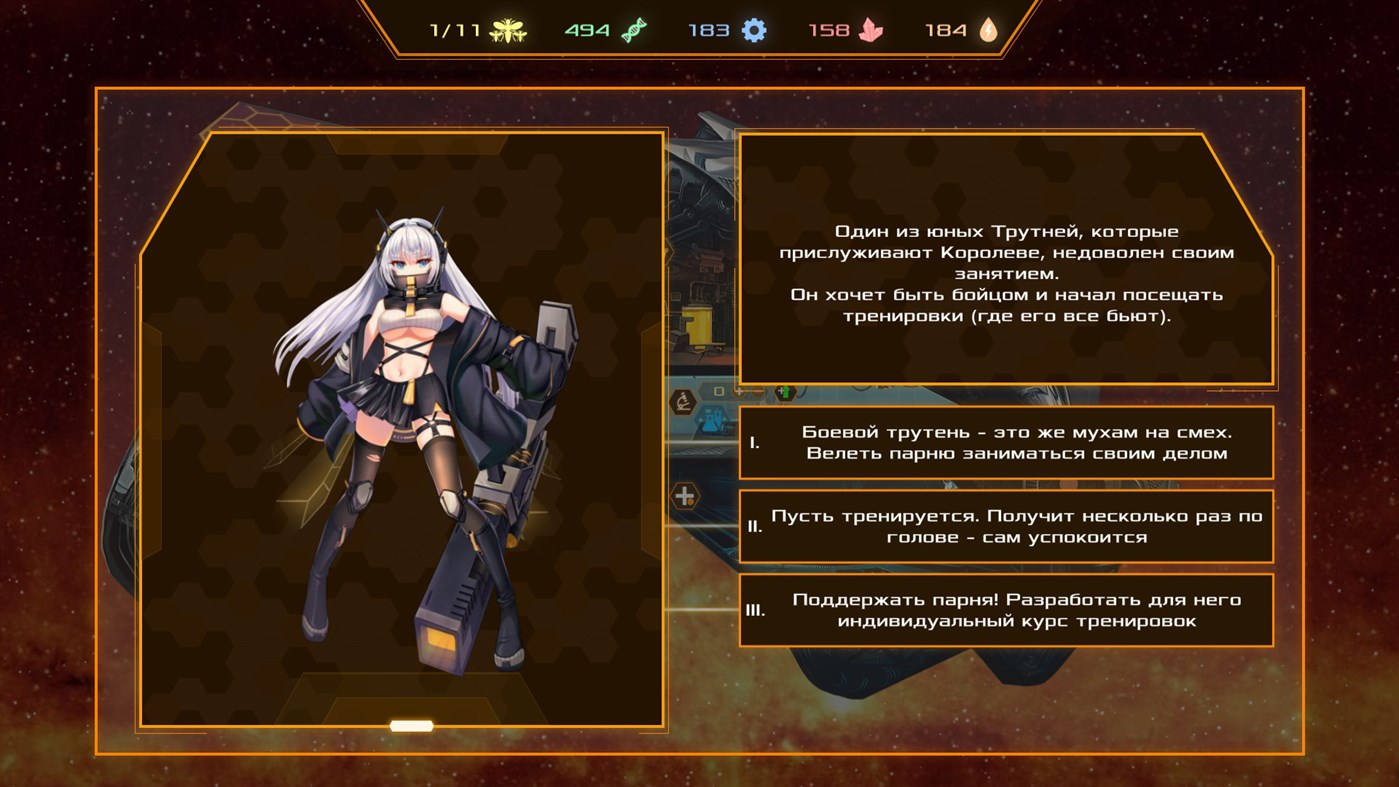Click the roman numeral I label next to the first choice

tap(756, 442)
